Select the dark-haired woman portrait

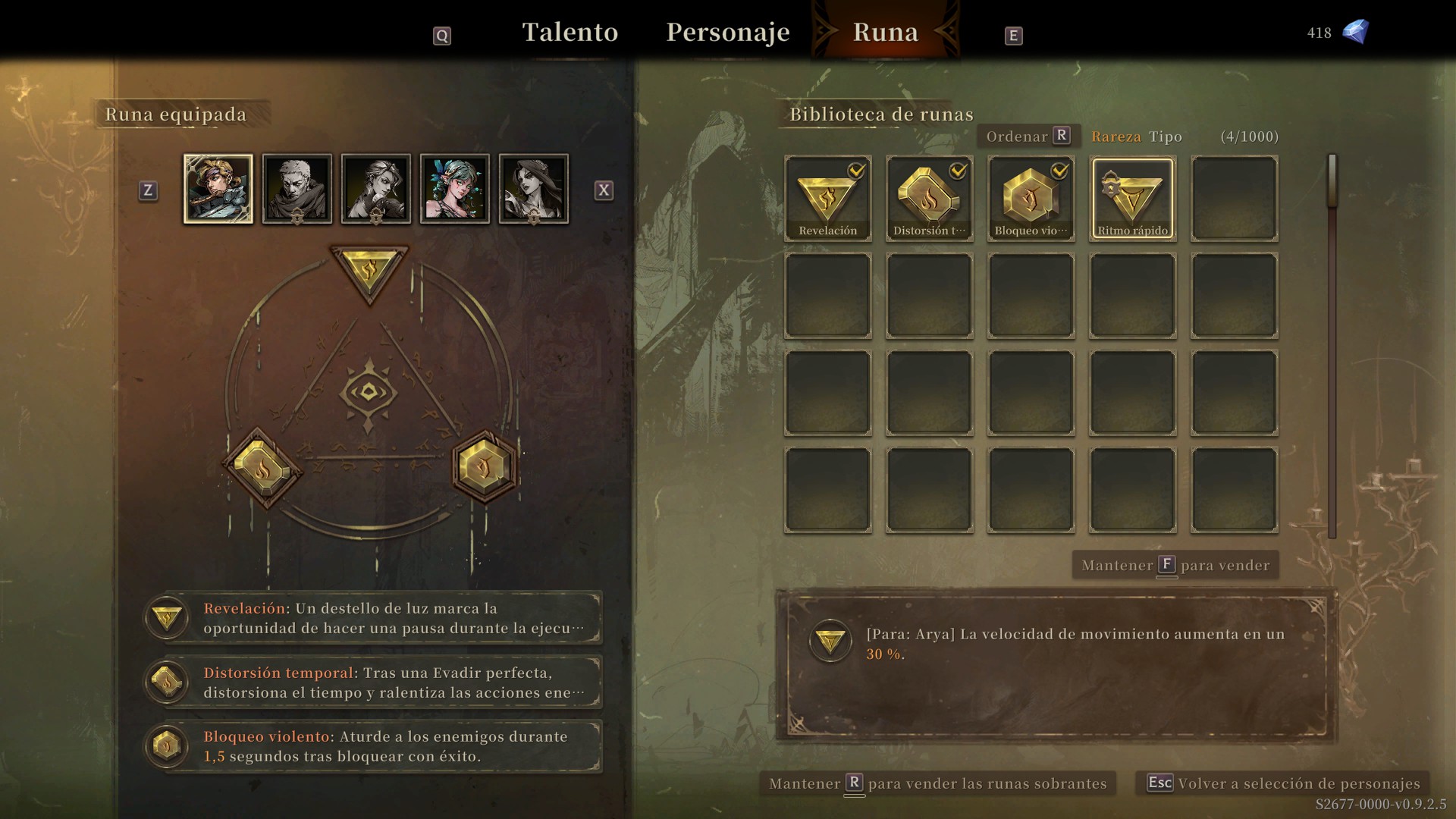[534, 189]
